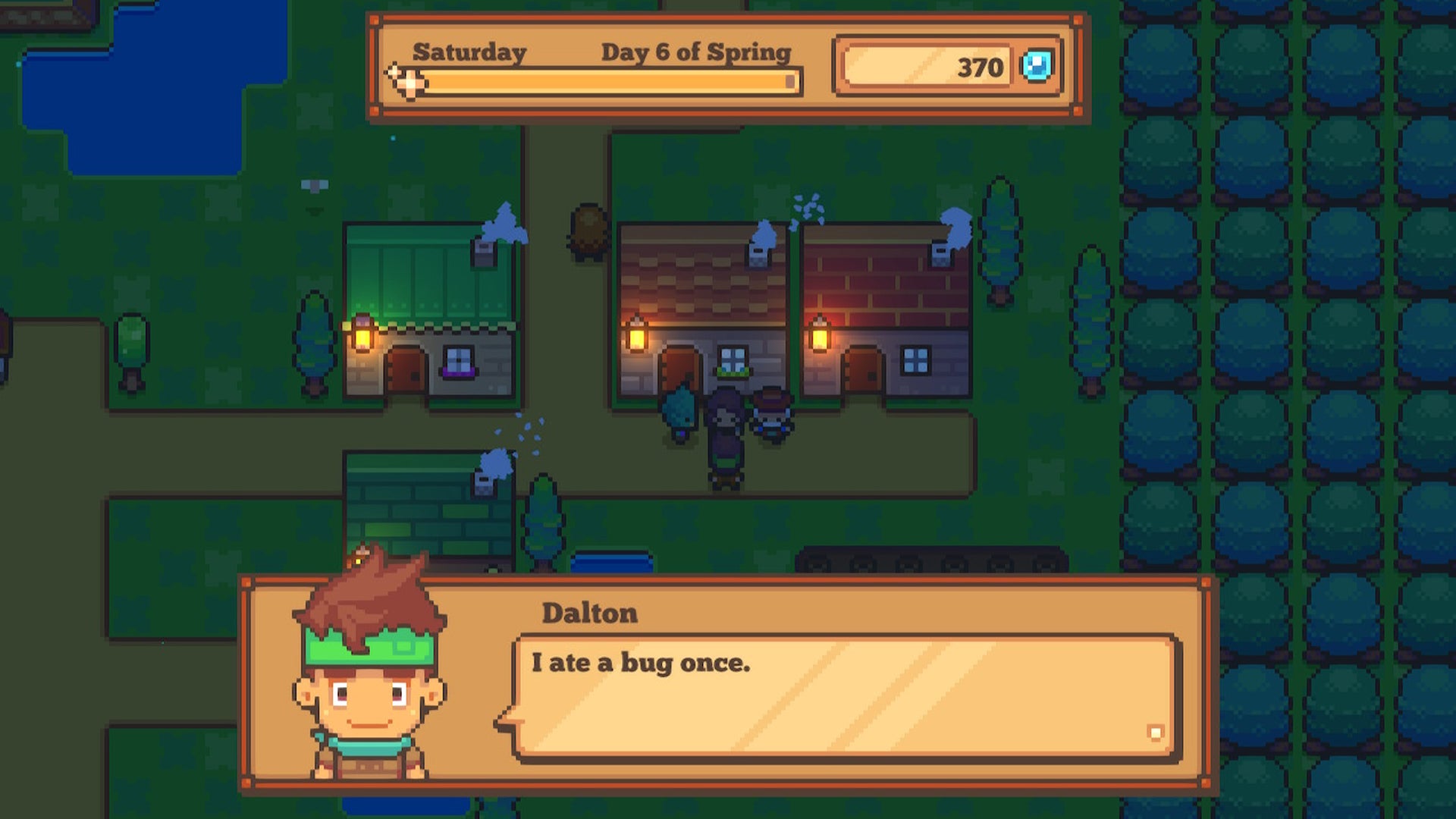Click the dialogue continue square indicator
Image resolution: width=1456 pixels, height=819 pixels.
coord(1155,733)
